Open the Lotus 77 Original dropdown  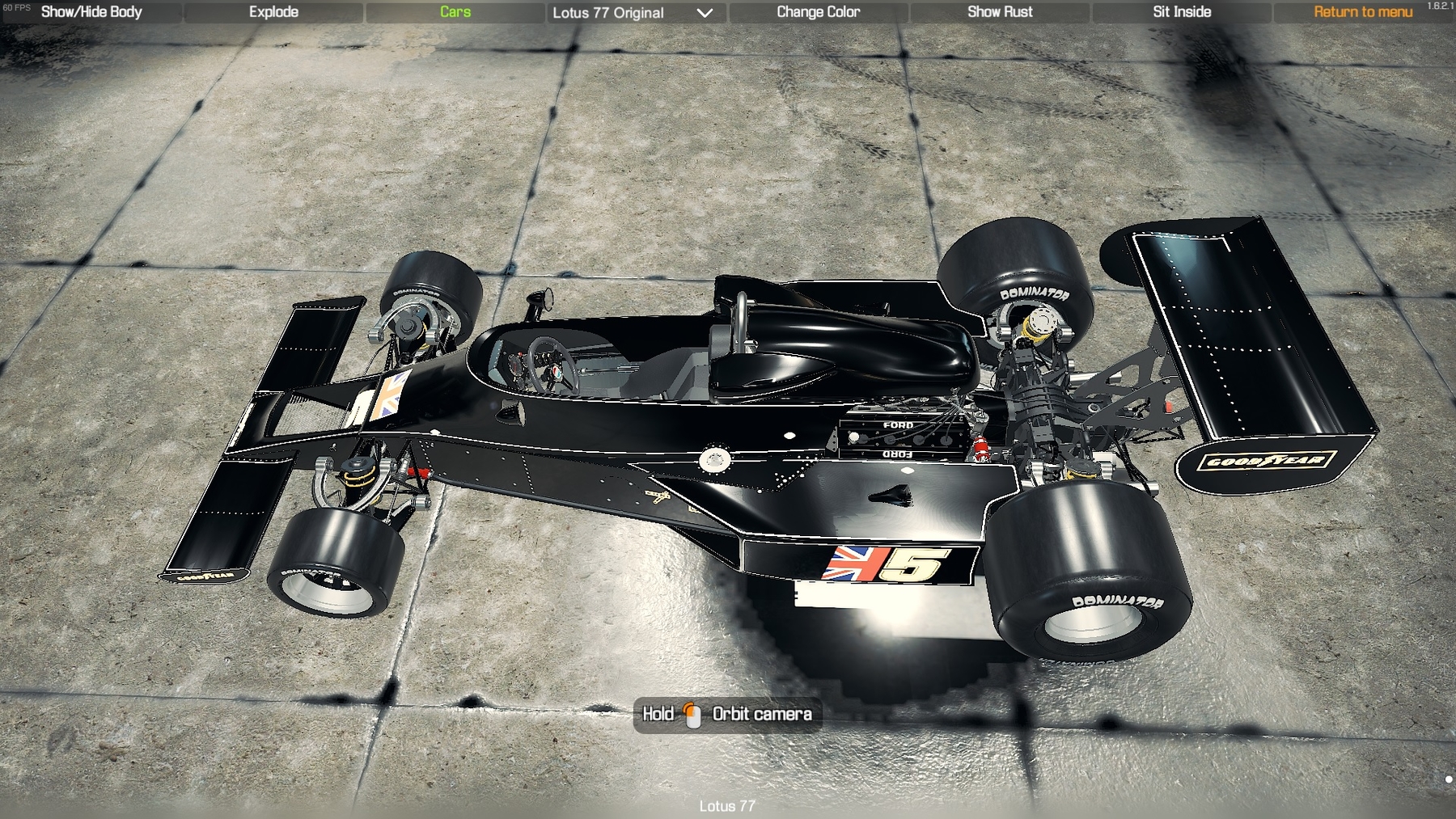tap(633, 13)
